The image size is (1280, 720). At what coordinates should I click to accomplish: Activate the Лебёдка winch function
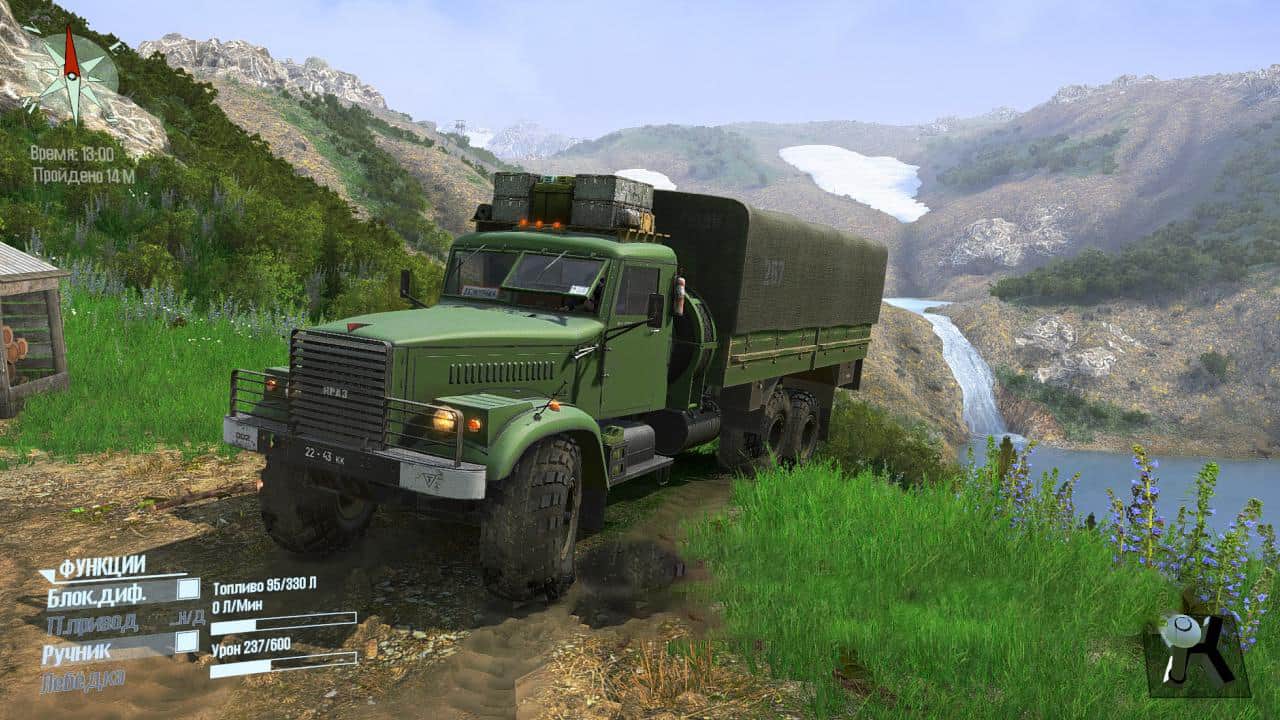83,682
